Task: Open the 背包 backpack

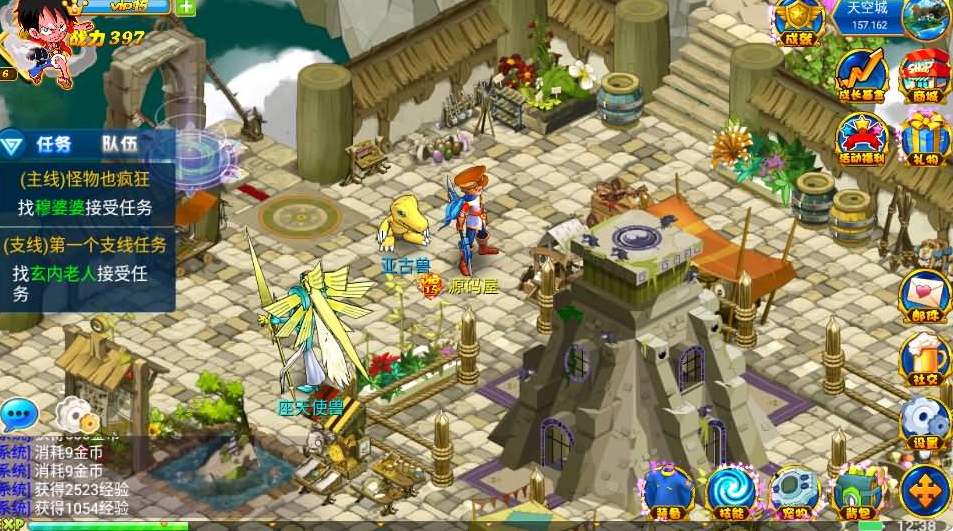Action: pyautogui.click(x=859, y=491)
